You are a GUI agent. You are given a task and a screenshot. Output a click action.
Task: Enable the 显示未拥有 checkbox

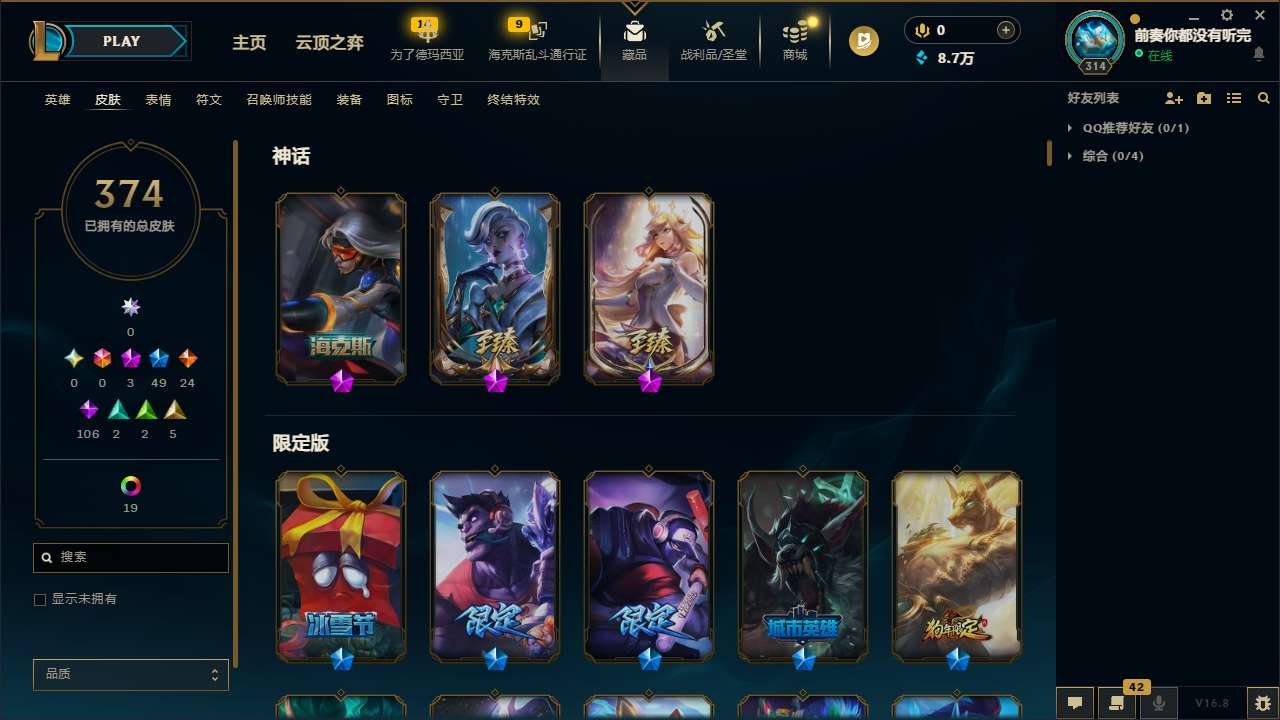click(40, 599)
